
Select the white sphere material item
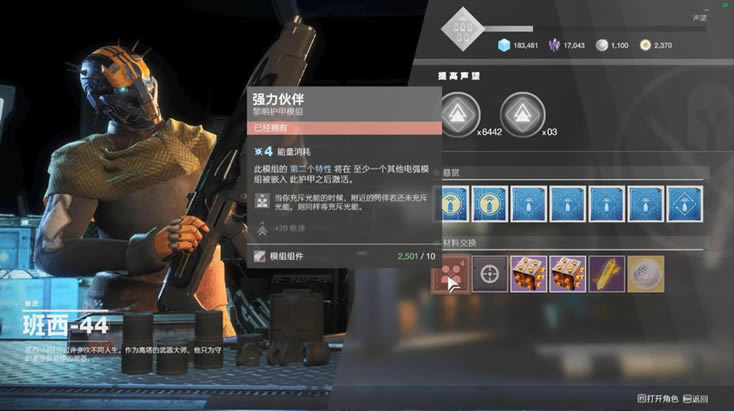coord(646,273)
